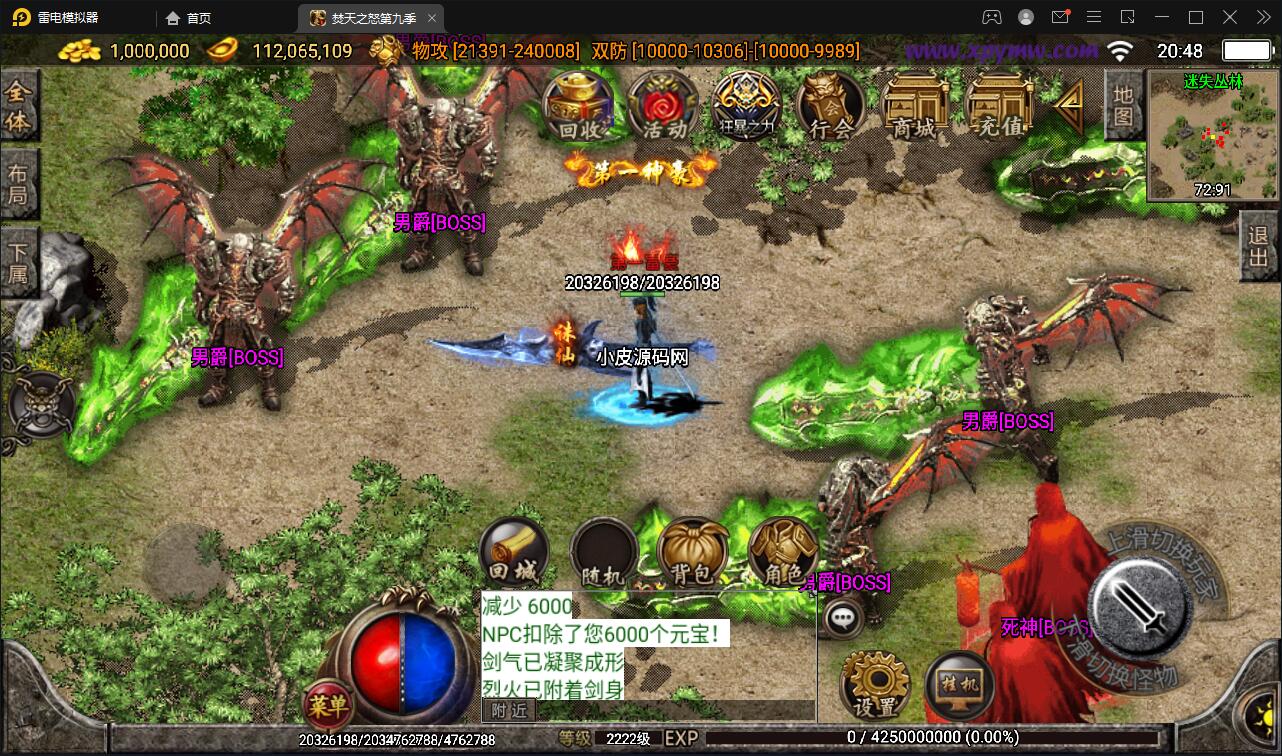Open the 下属 subordinates button
Image resolution: width=1282 pixels, height=756 pixels.
[x=19, y=262]
